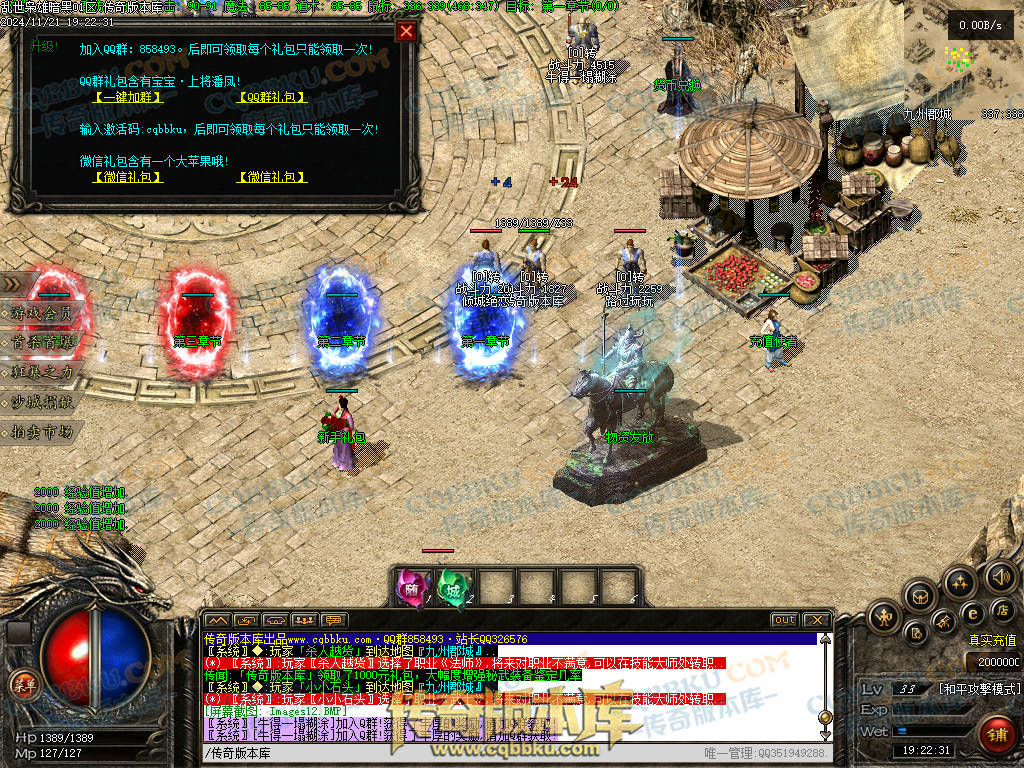Click the chat panel's out button
Screen dimensions: 1024x768
point(784,620)
